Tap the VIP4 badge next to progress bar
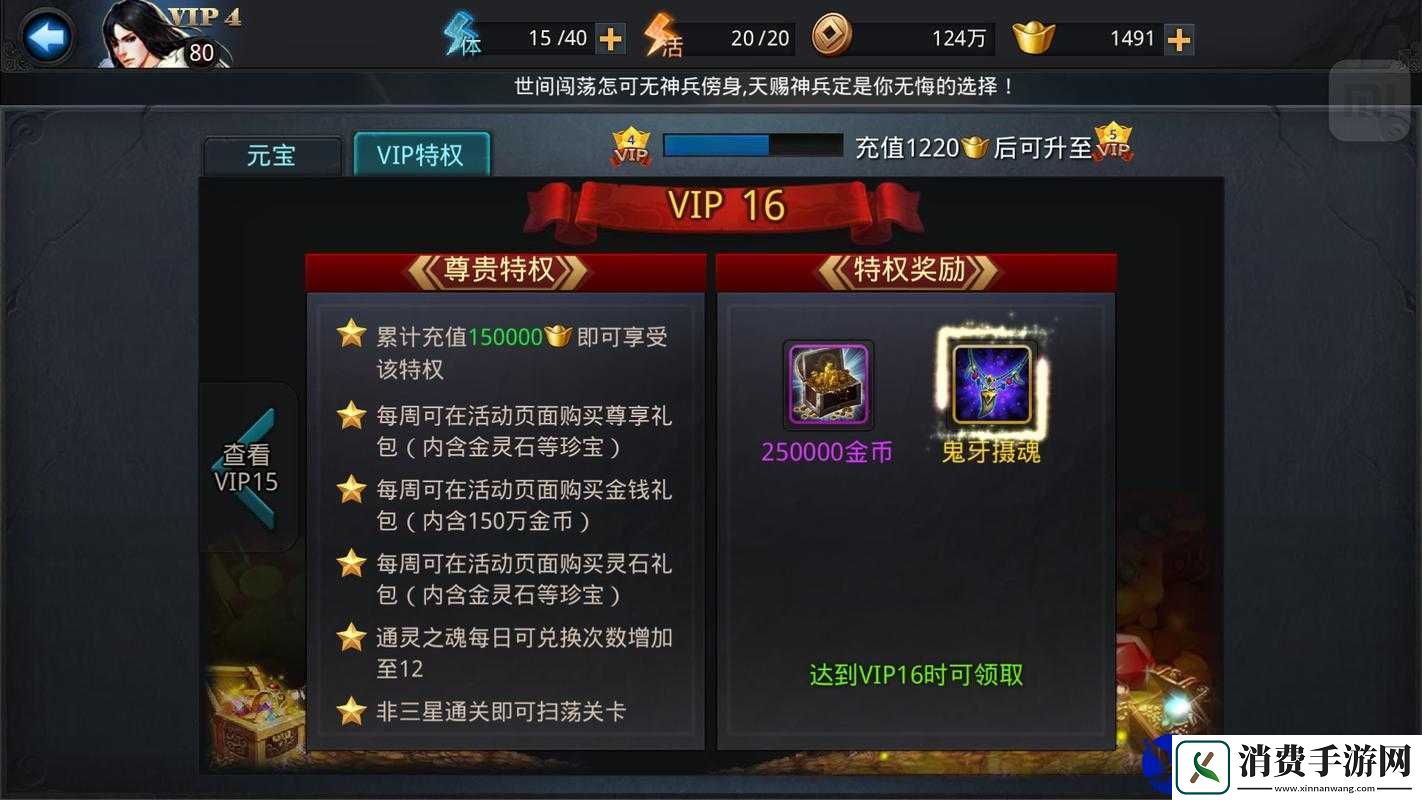Viewport: 1422px width, 800px height. tap(631, 146)
